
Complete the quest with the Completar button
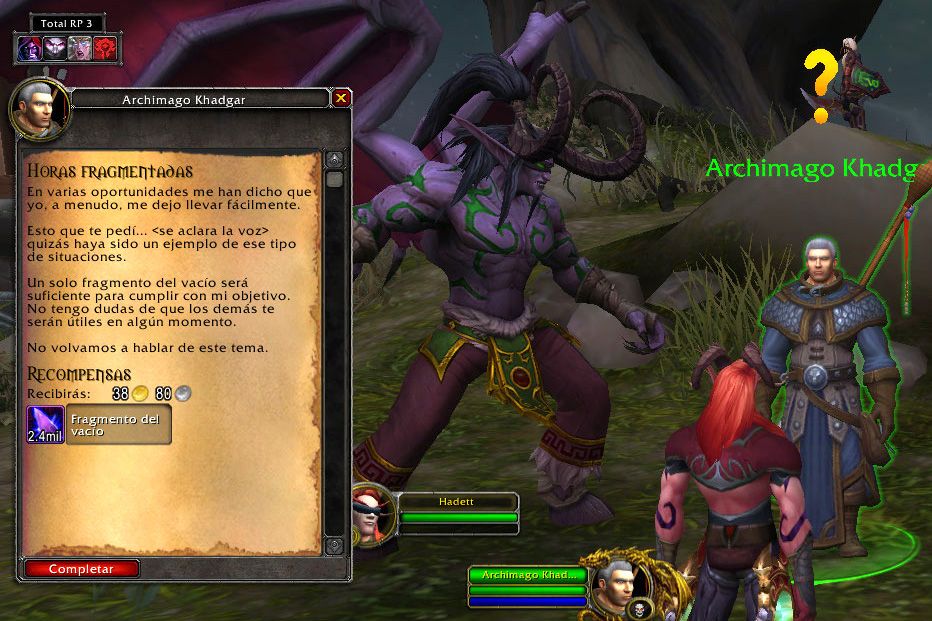81,569
